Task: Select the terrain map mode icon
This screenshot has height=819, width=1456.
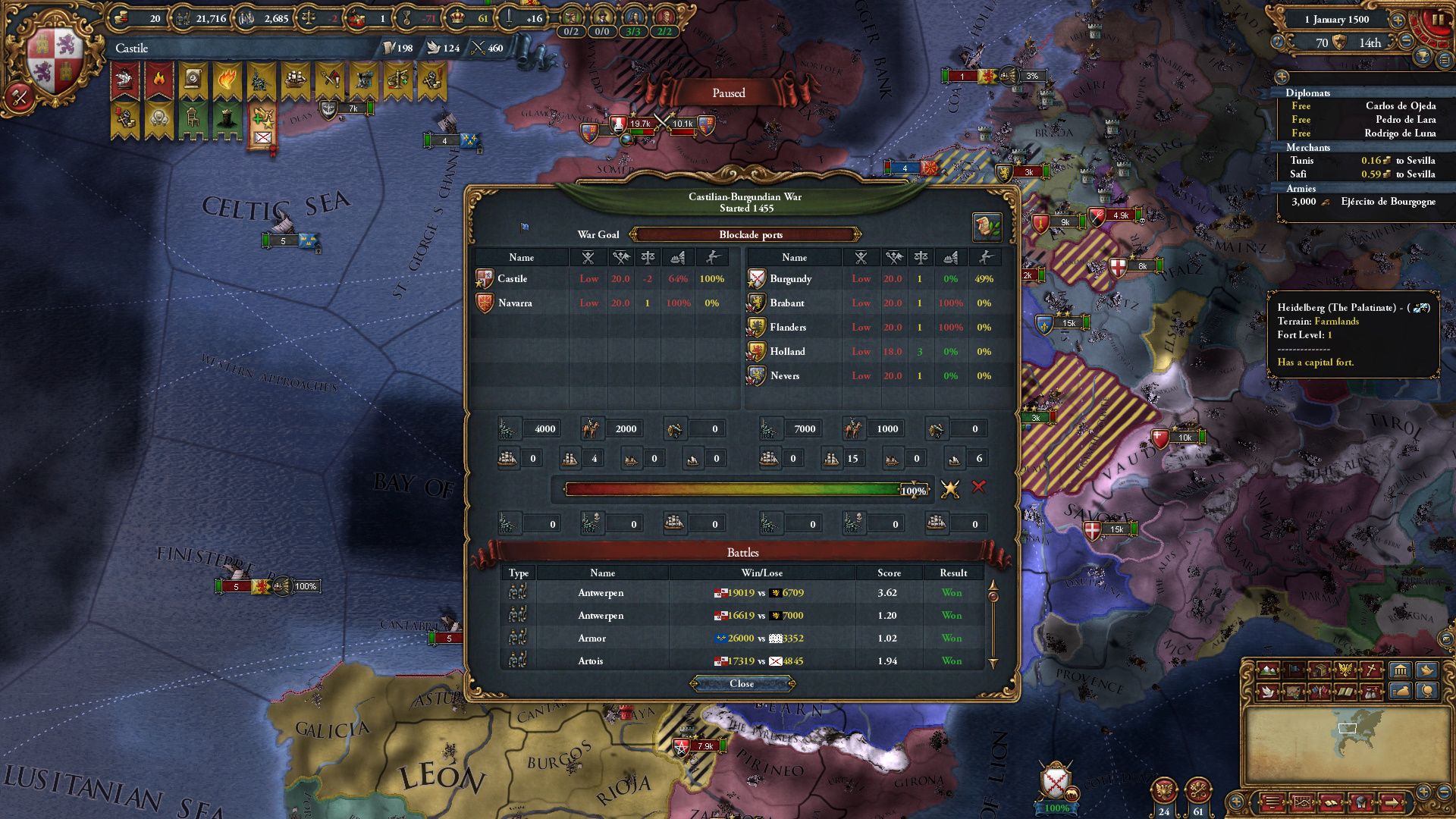Action: pos(1269,671)
